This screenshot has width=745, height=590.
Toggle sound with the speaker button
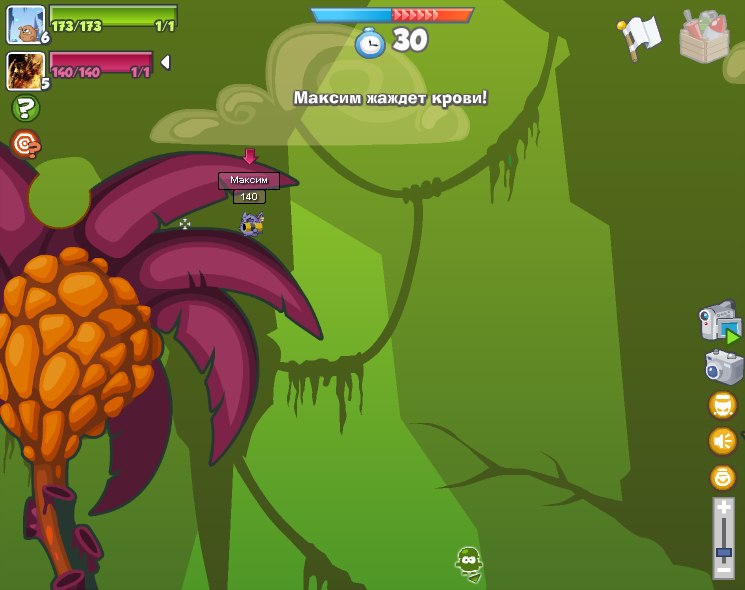pos(722,440)
